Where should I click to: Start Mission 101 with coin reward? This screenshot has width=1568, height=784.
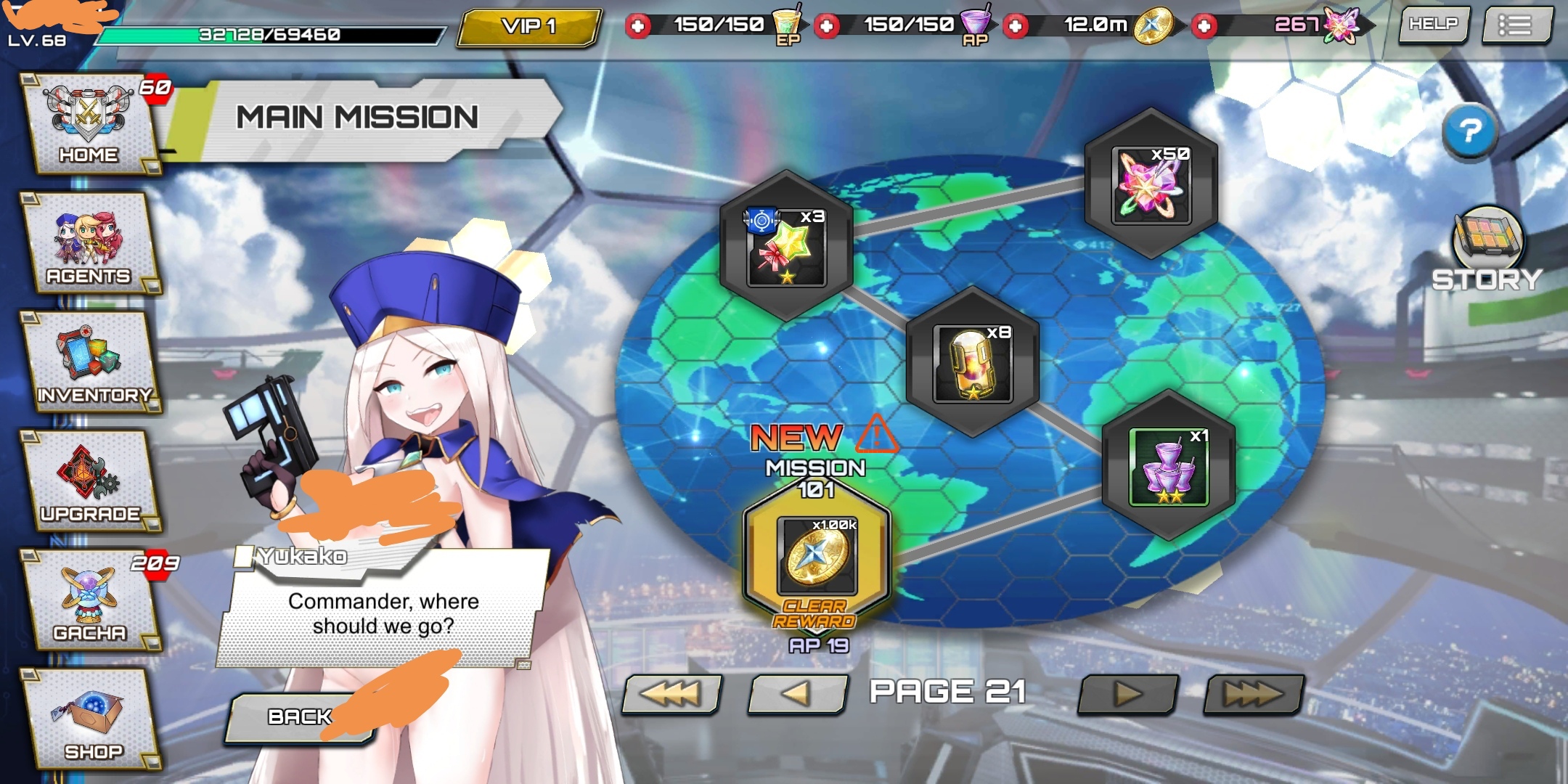coord(817,556)
